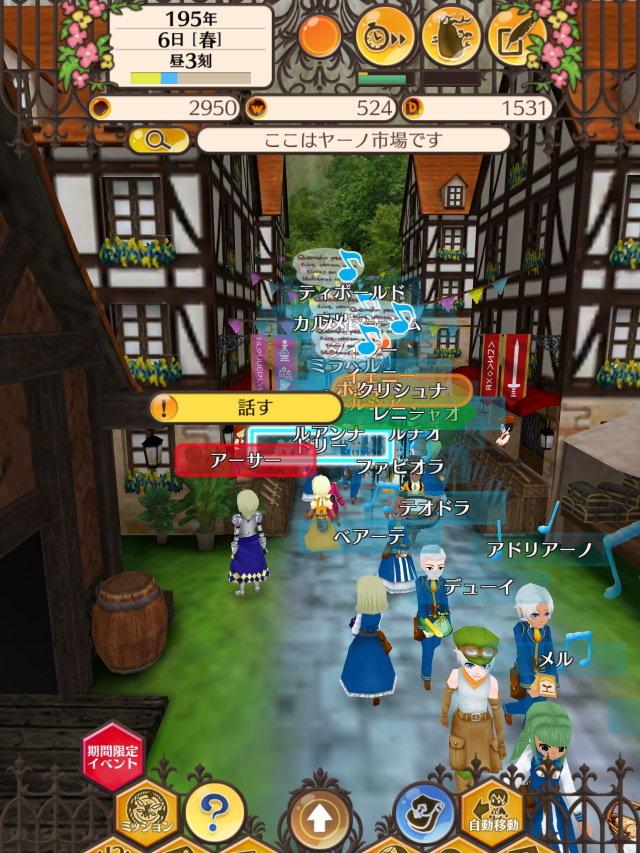Tap the yellow 話す talk button
Image resolution: width=640 pixels, height=853 pixels.
245,407
